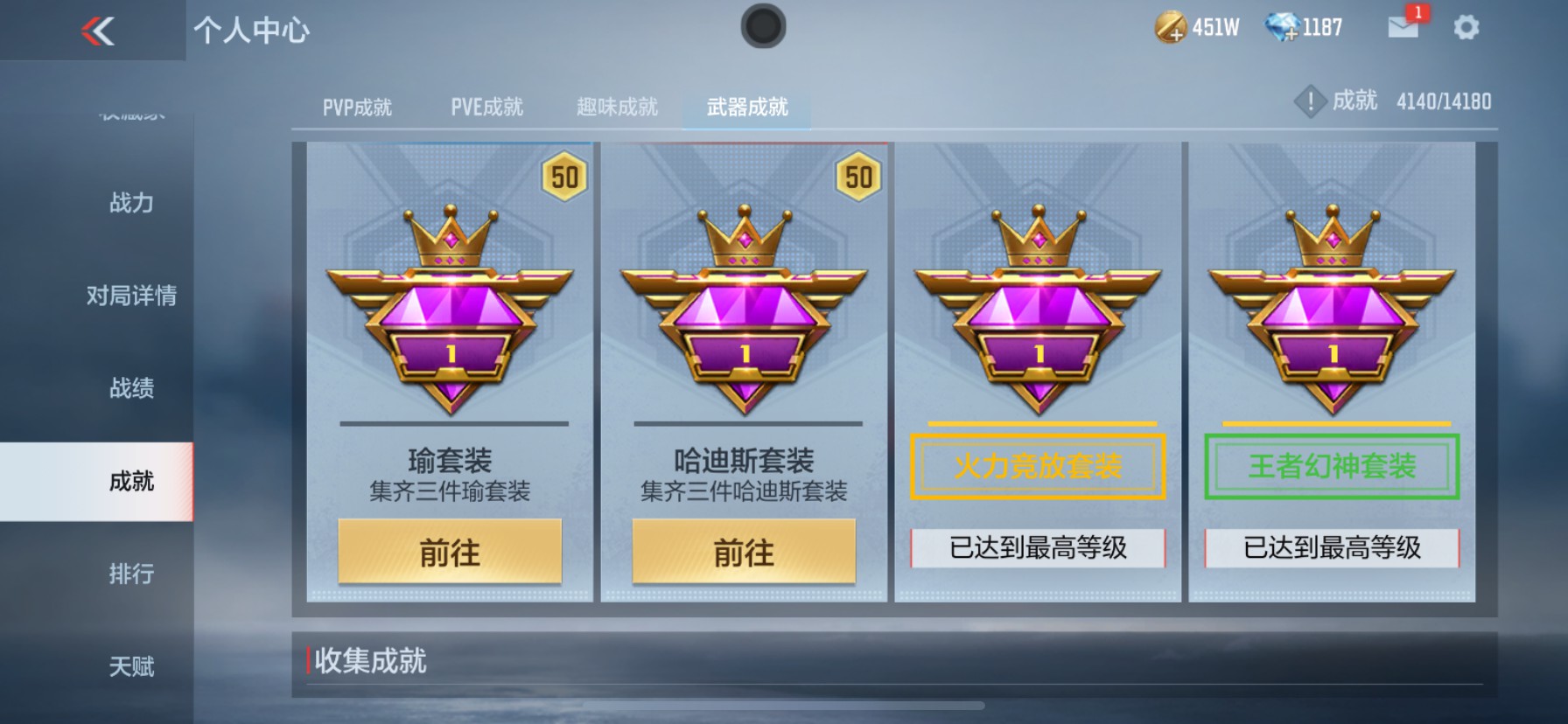Open the PVE成就 tab
The width and height of the screenshot is (1568, 724).
pyautogui.click(x=487, y=106)
